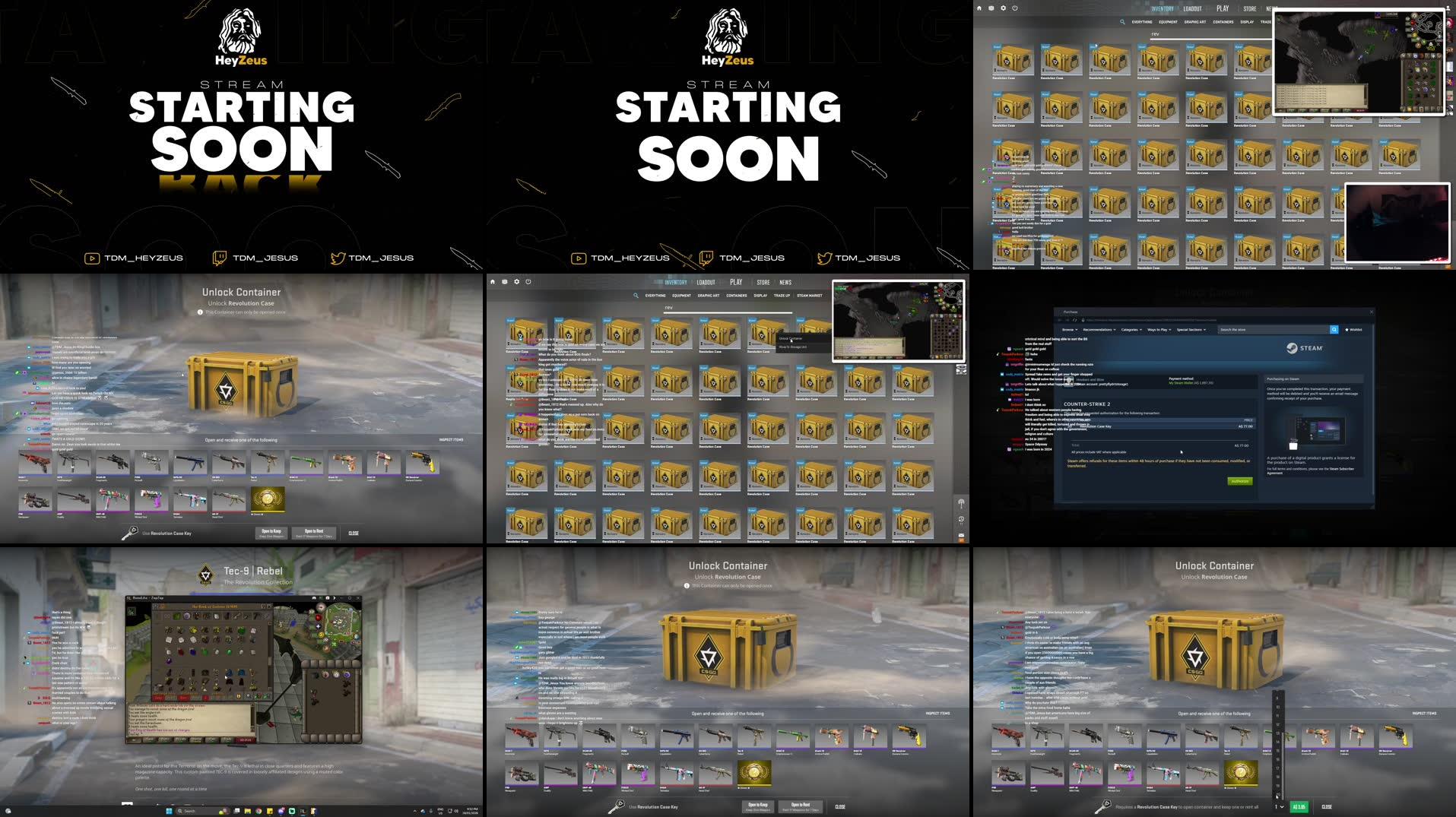
Task: Open Discord from the taskbar
Action: point(281,811)
